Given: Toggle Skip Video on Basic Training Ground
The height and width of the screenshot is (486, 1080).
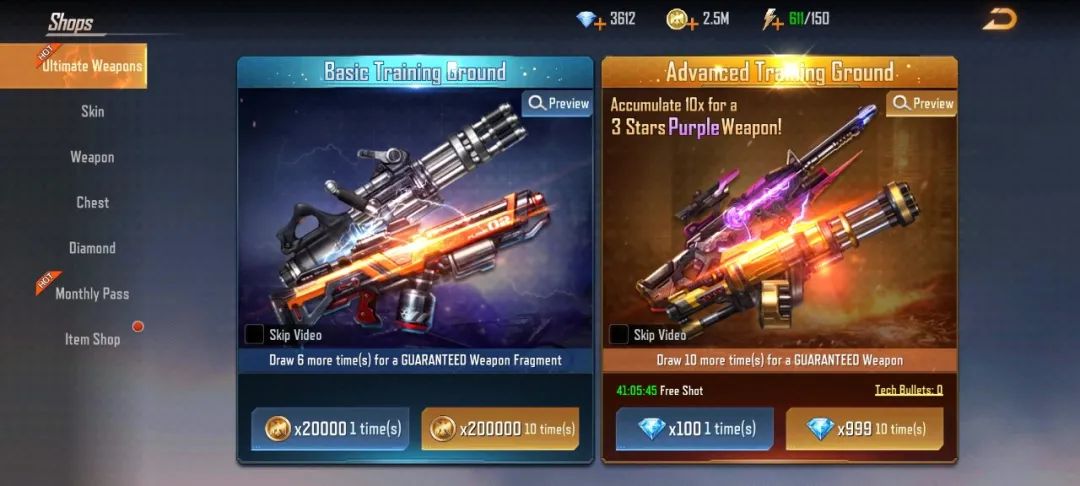Looking at the screenshot, I should pyautogui.click(x=255, y=335).
